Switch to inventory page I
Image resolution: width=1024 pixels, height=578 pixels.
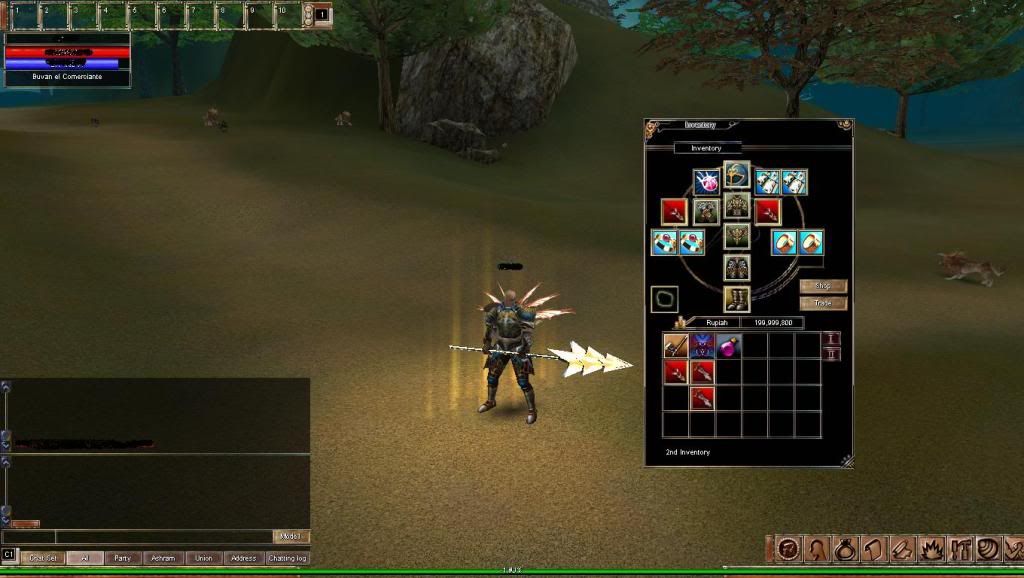pos(831,340)
